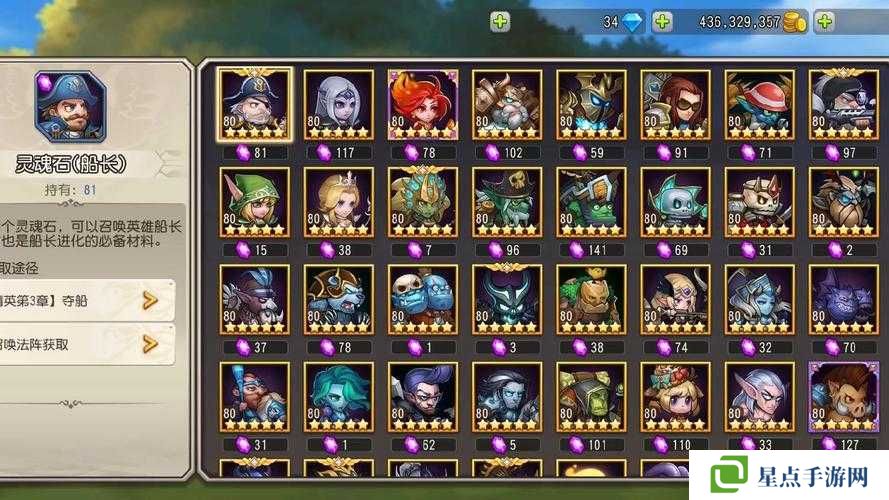
Task: Click the plus button right of gold coins
Action: coord(825,21)
